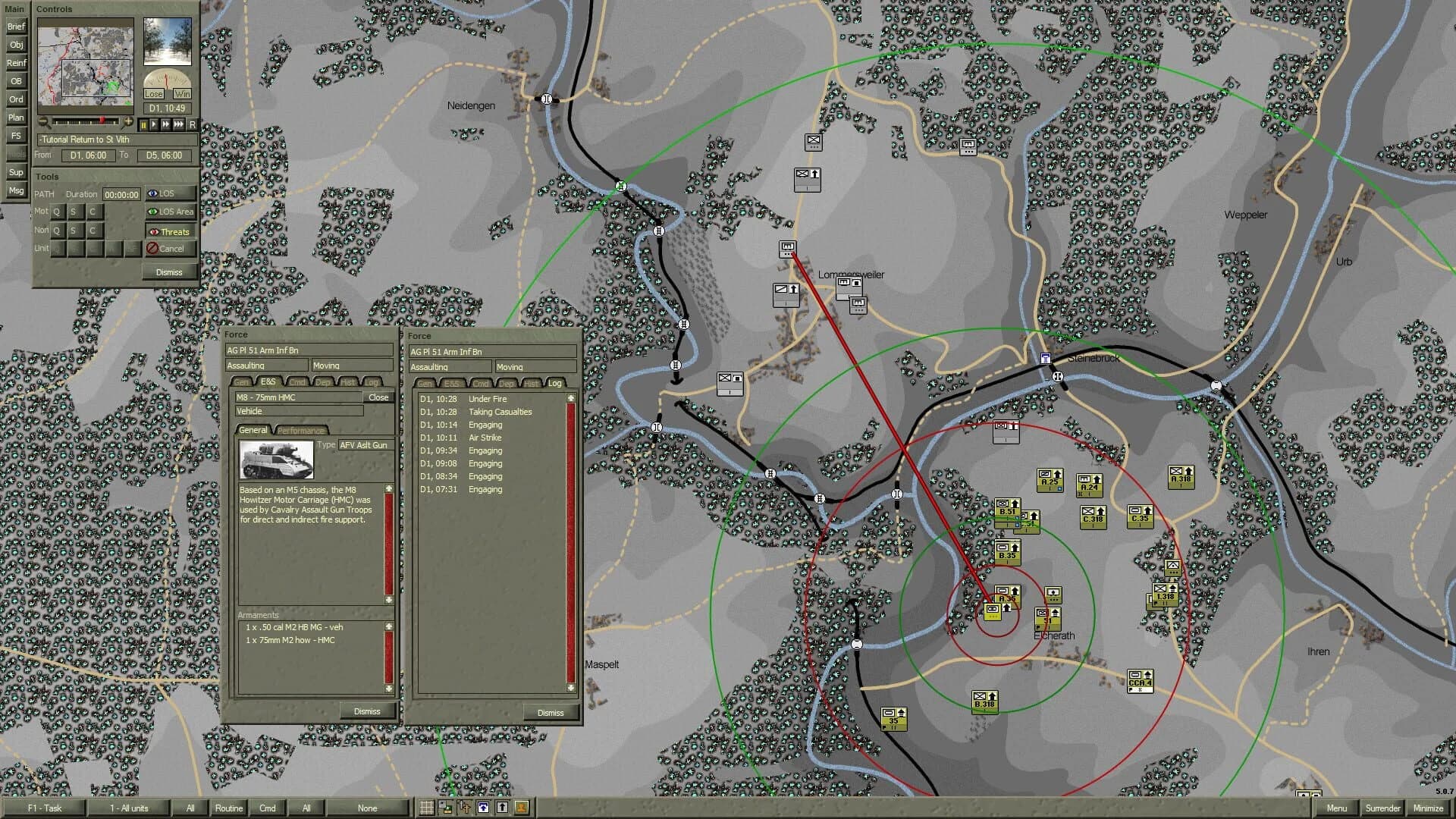
Task: Open the Routine filter selector
Action: [228, 808]
